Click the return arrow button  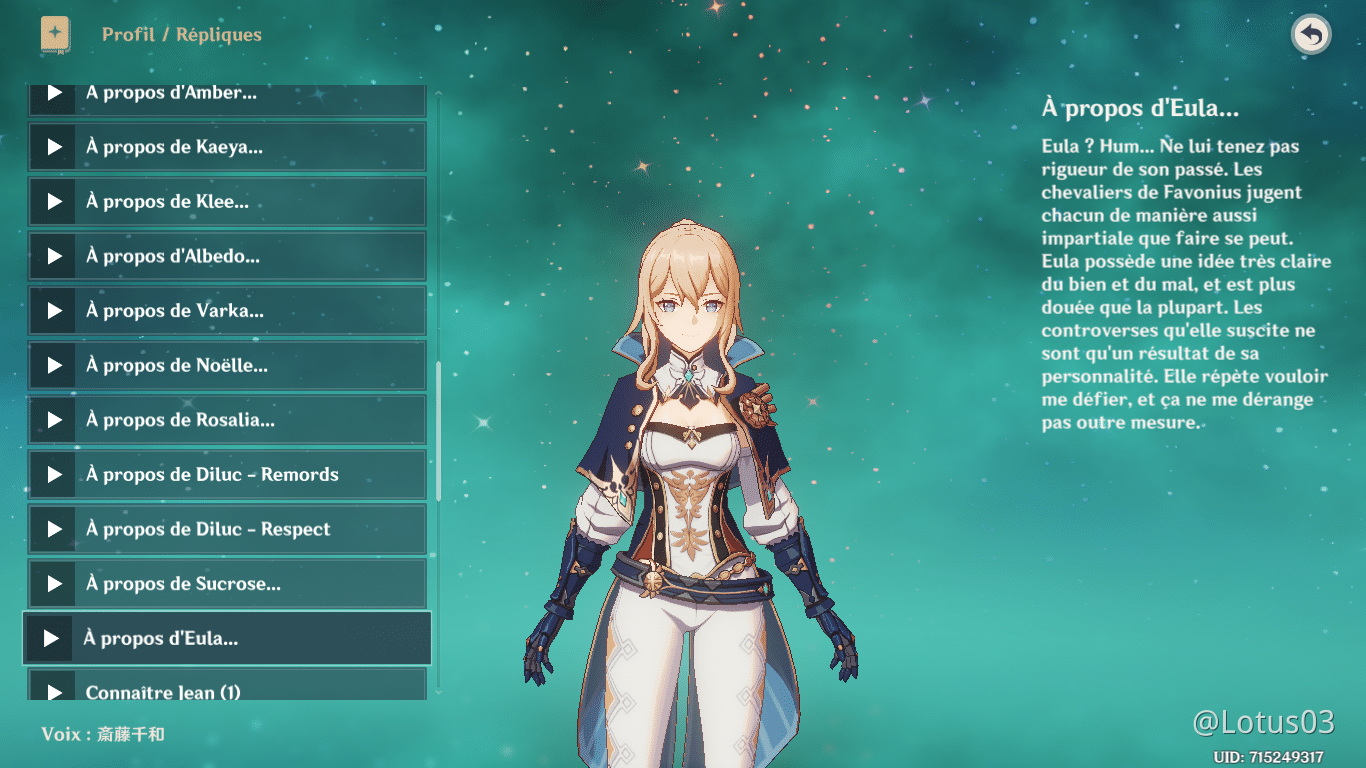click(1310, 35)
